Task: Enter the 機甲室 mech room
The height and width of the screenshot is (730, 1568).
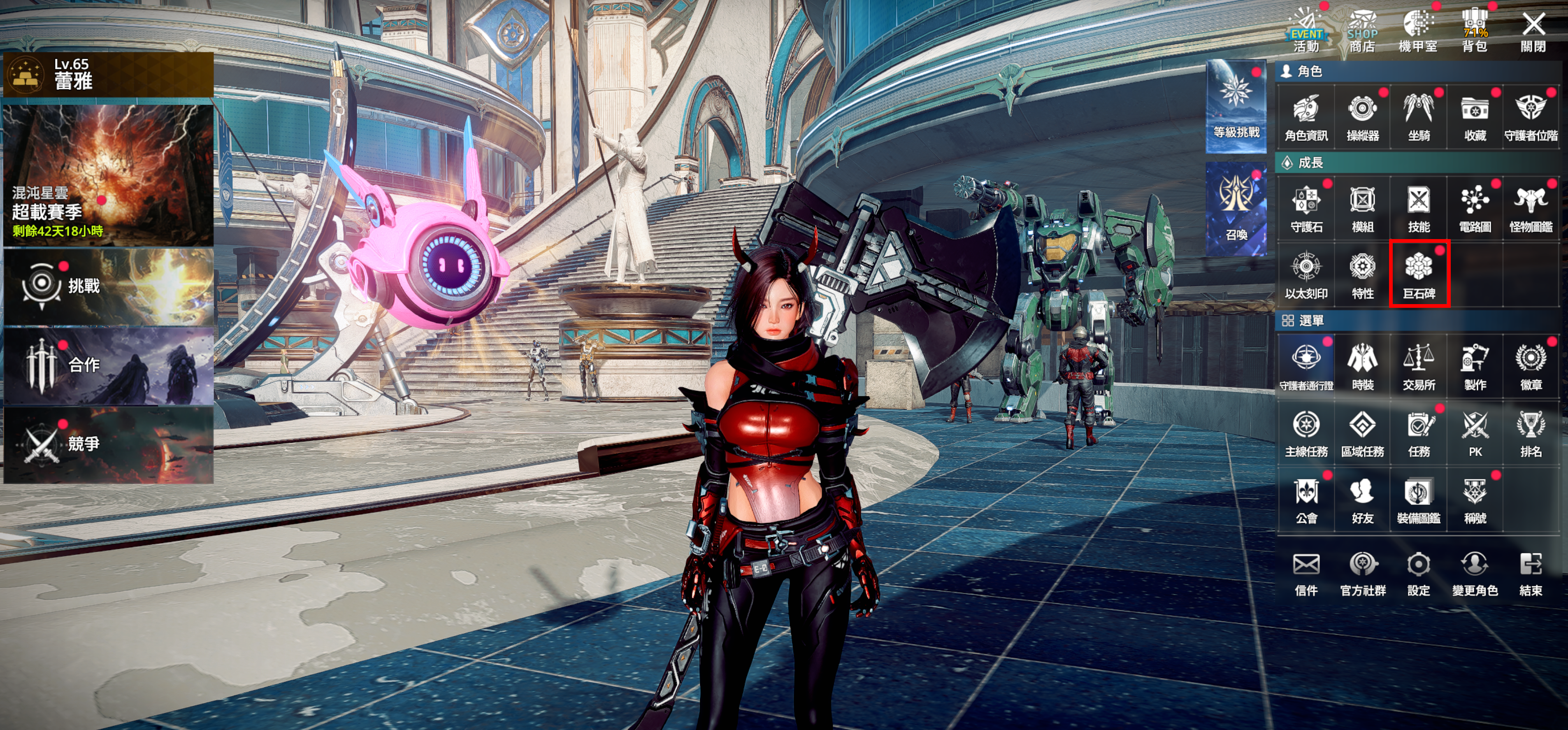Action: (x=1418, y=32)
